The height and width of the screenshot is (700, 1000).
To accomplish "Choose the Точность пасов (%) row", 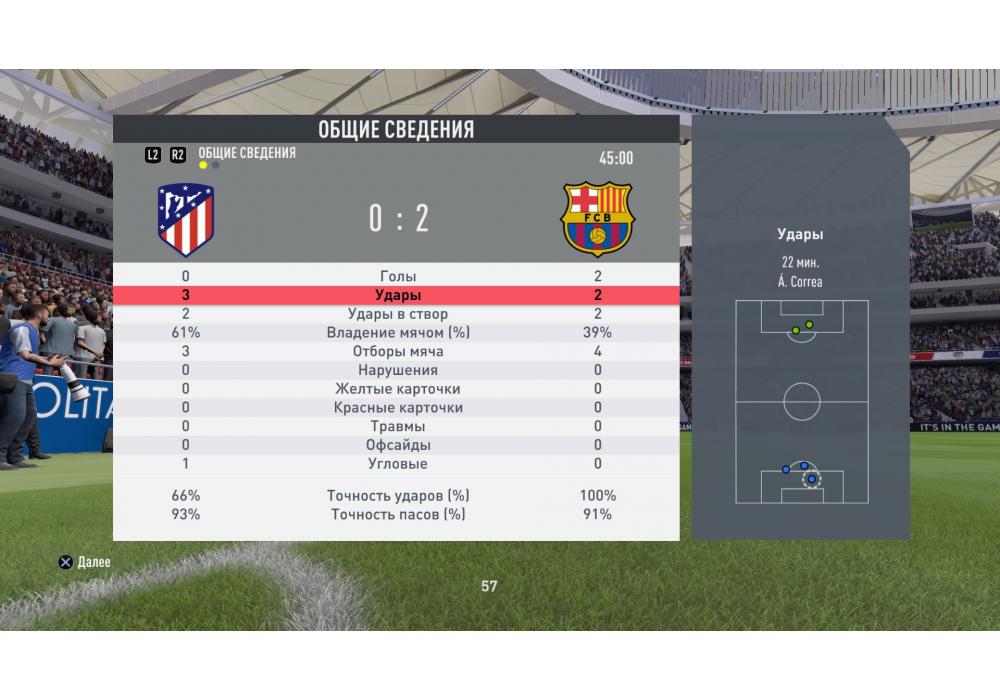I will [397, 515].
